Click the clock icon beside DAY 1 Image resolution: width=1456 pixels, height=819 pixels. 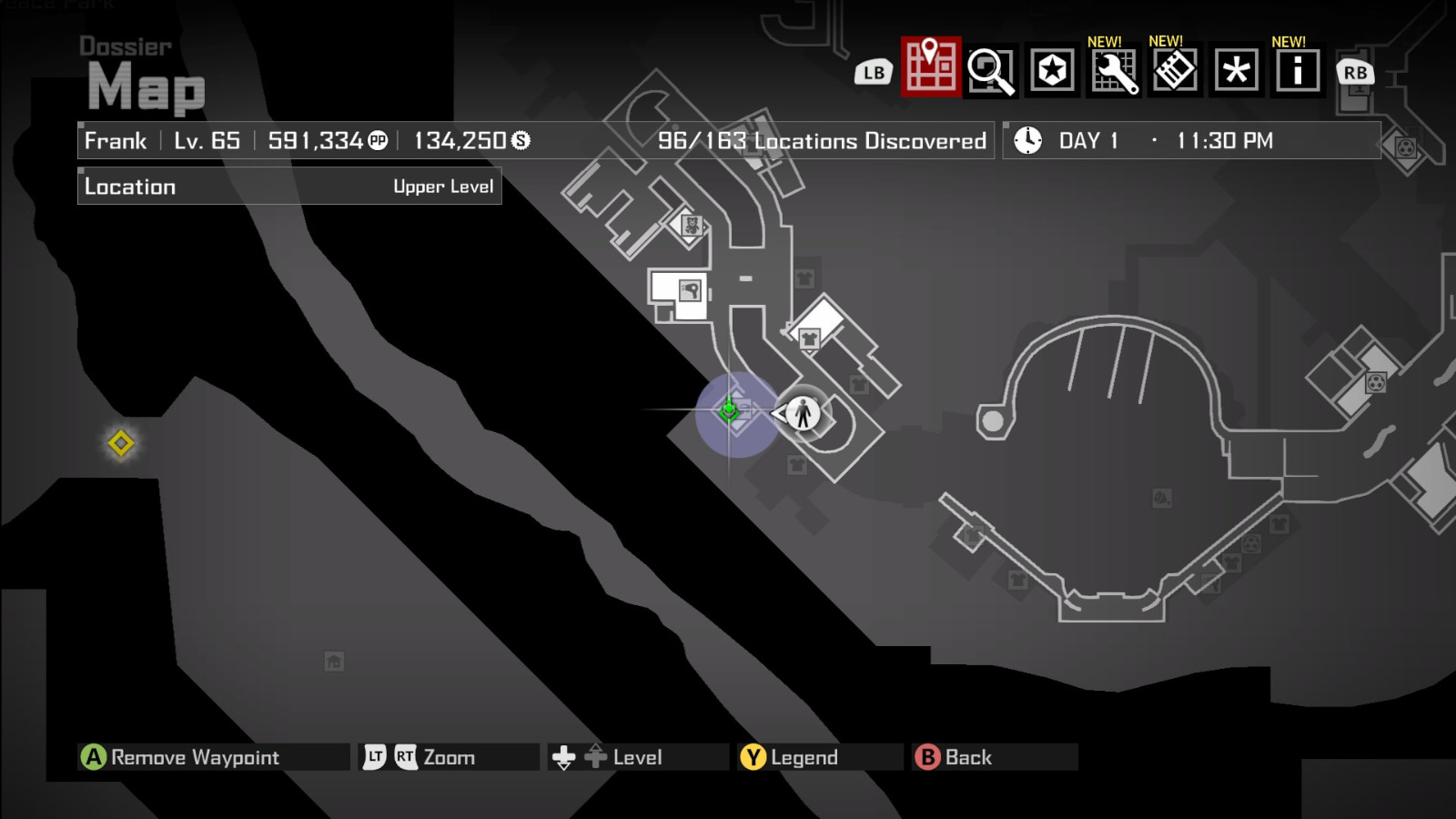pyautogui.click(x=1027, y=141)
